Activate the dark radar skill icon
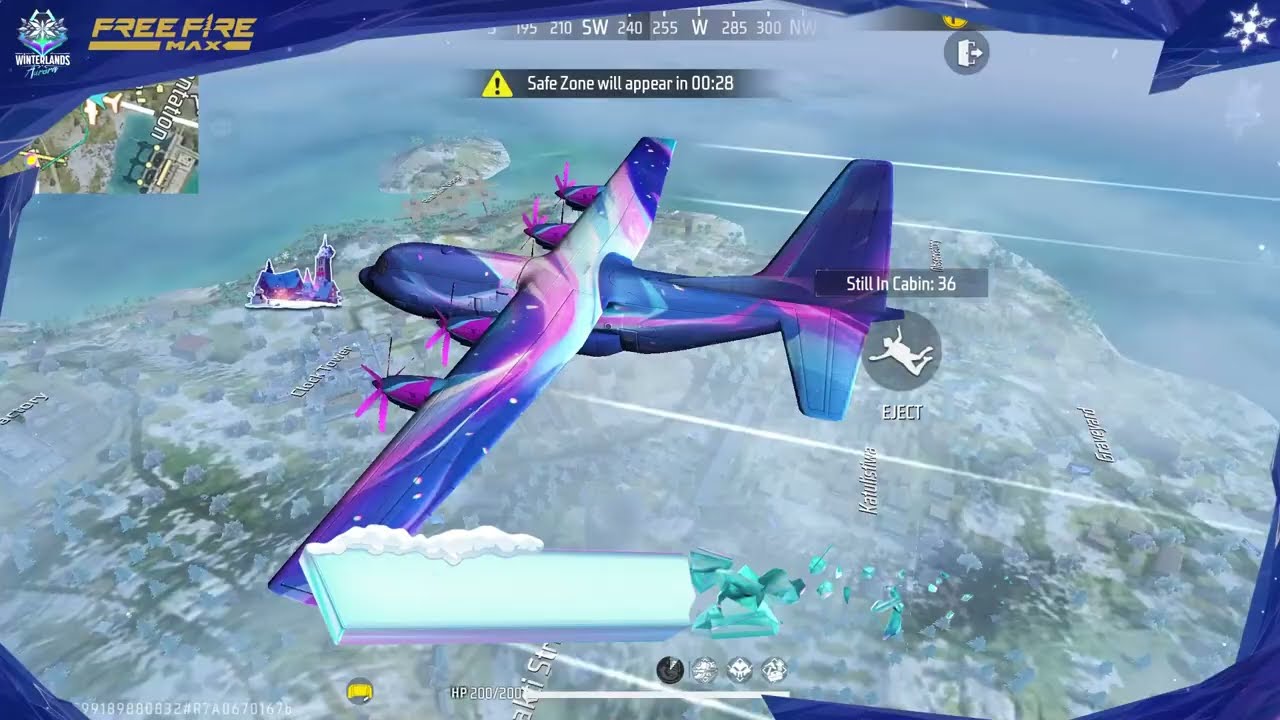Viewport: 1280px width, 720px height. coord(670,670)
